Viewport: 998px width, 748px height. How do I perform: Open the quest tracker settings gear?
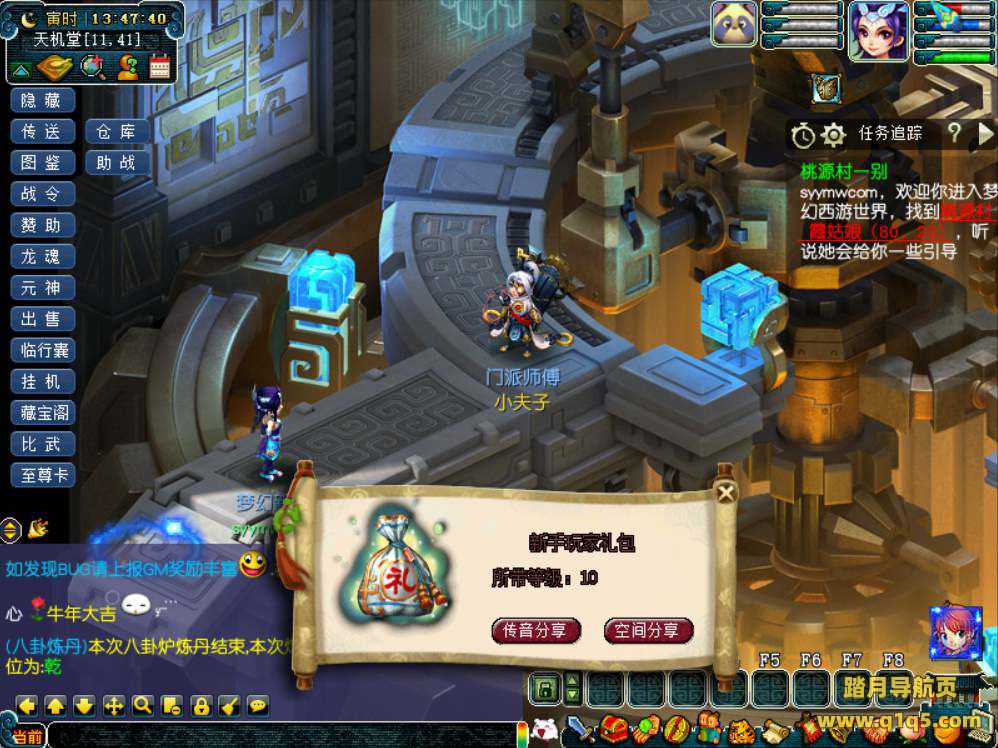point(833,134)
